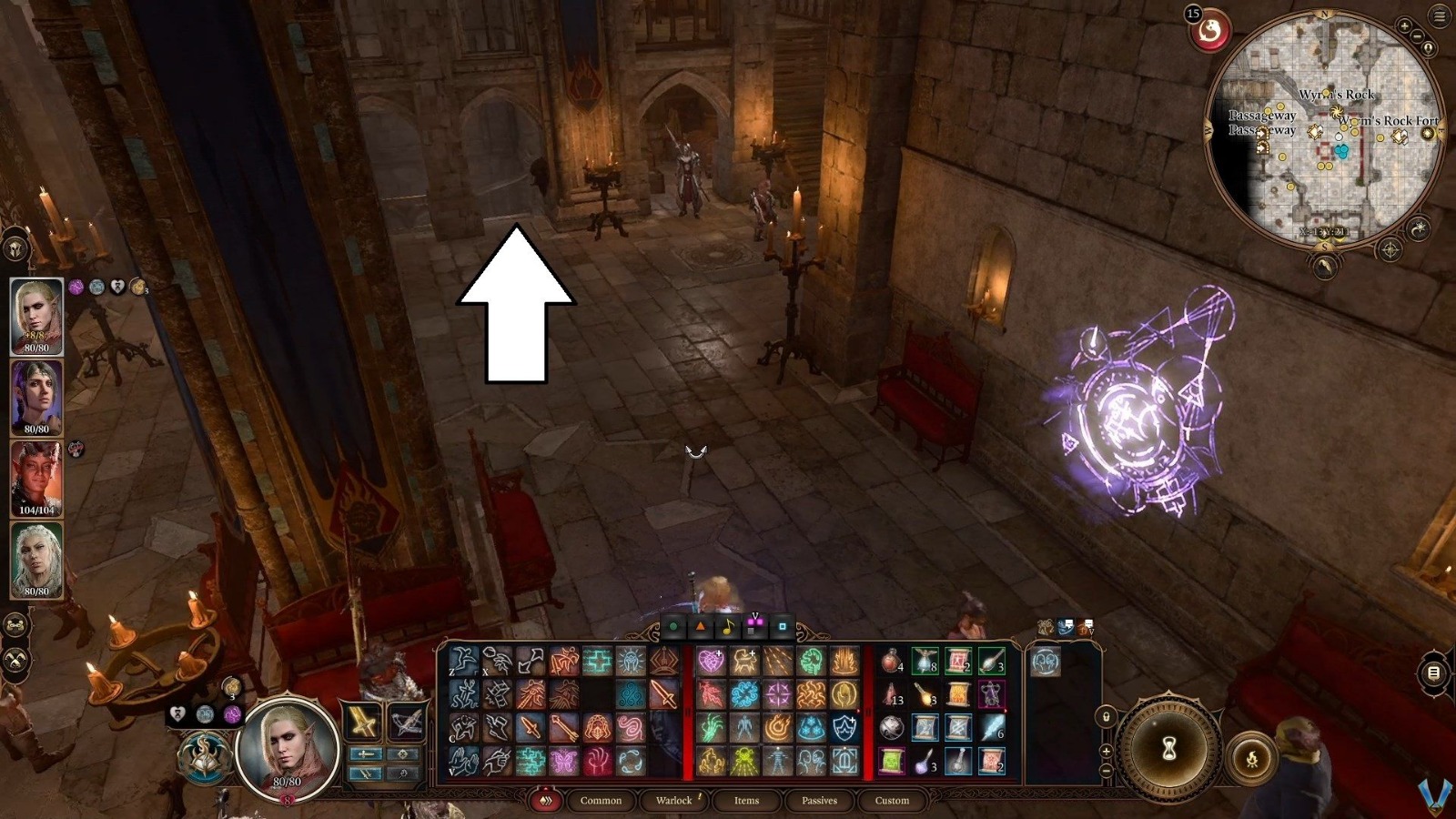Open the Passives tab
This screenshot has width=1456, height=819.
point(820,801)
